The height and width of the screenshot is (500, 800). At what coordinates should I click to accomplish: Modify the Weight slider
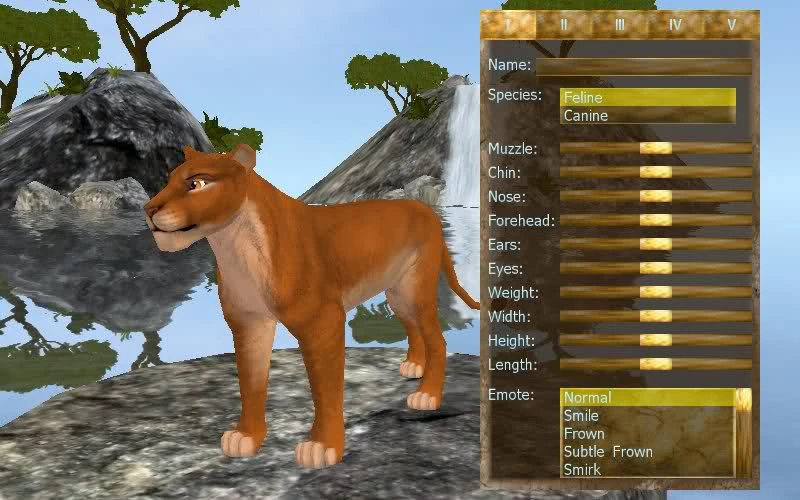(655, 292)
